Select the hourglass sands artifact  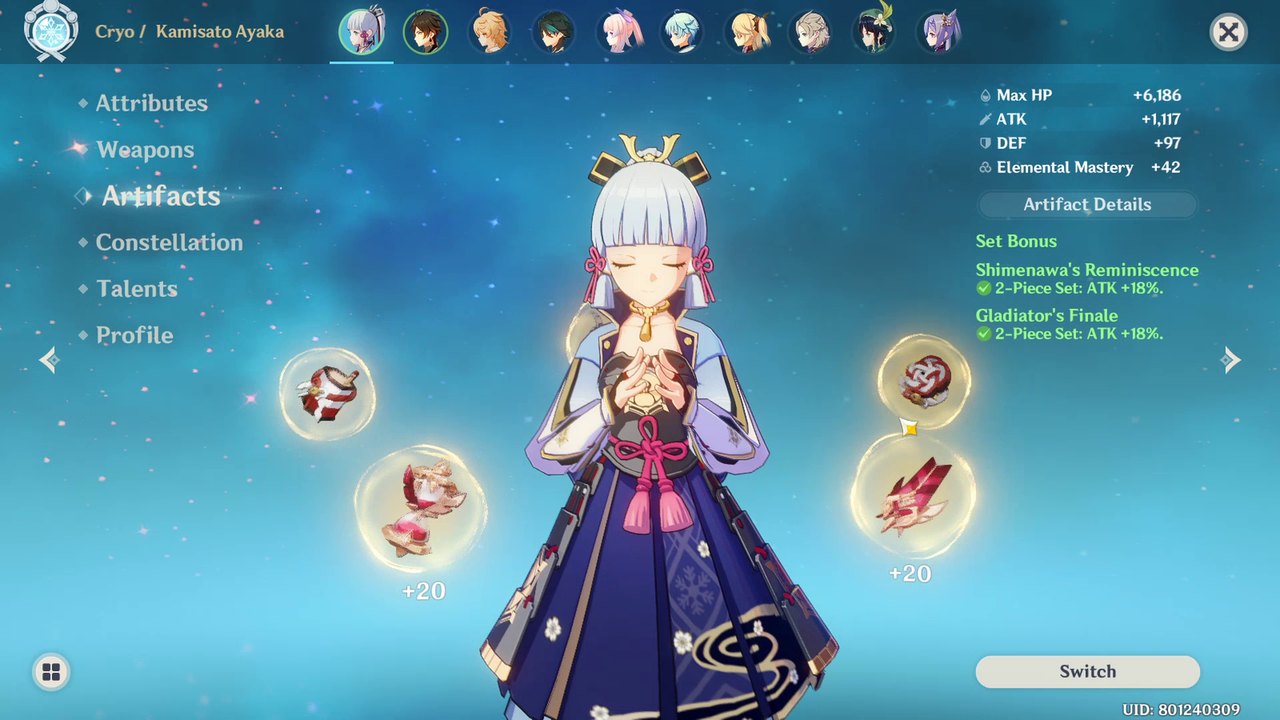421,510
